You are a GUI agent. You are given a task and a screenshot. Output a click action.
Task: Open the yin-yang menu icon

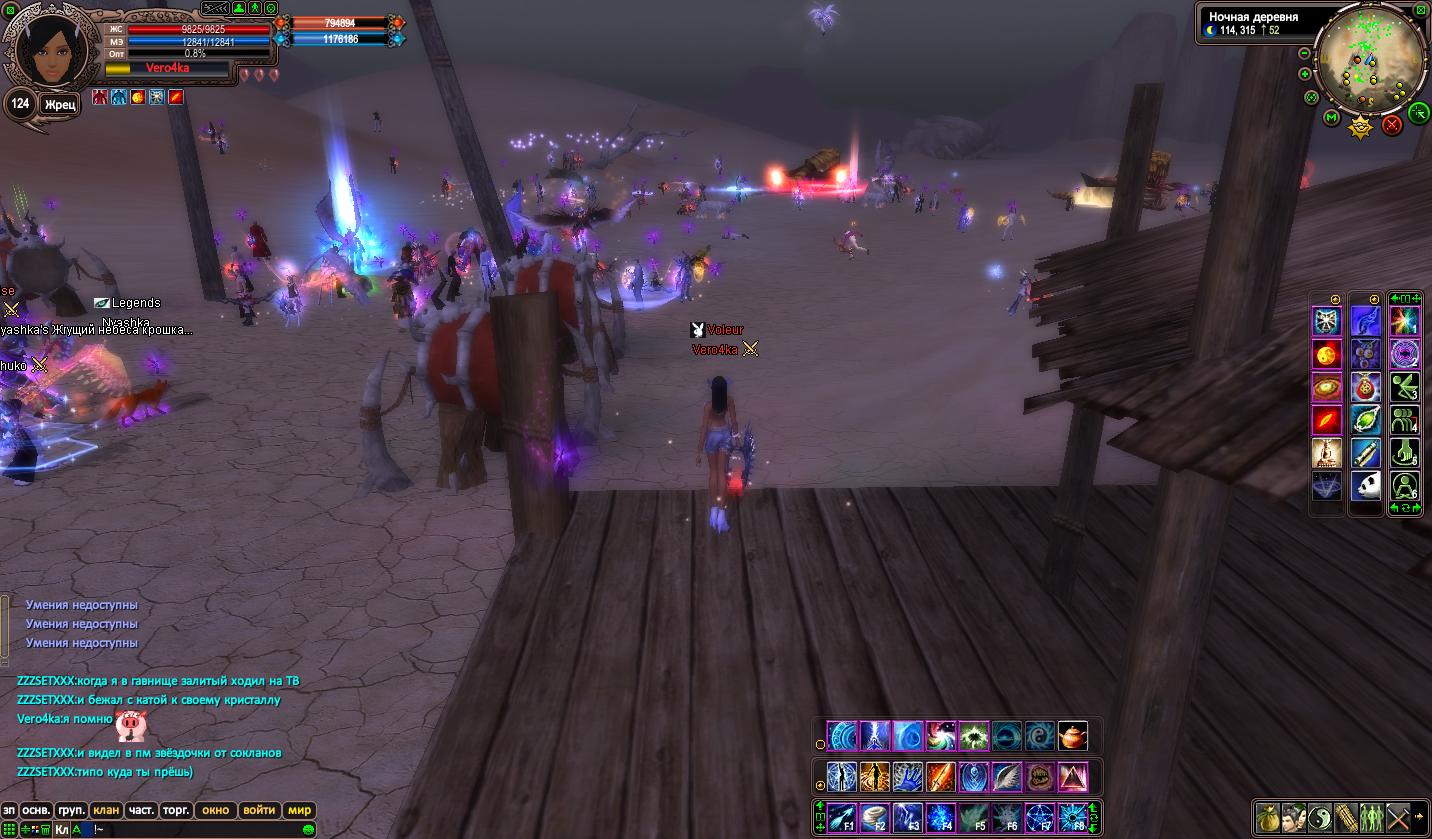click(1320, 816)
